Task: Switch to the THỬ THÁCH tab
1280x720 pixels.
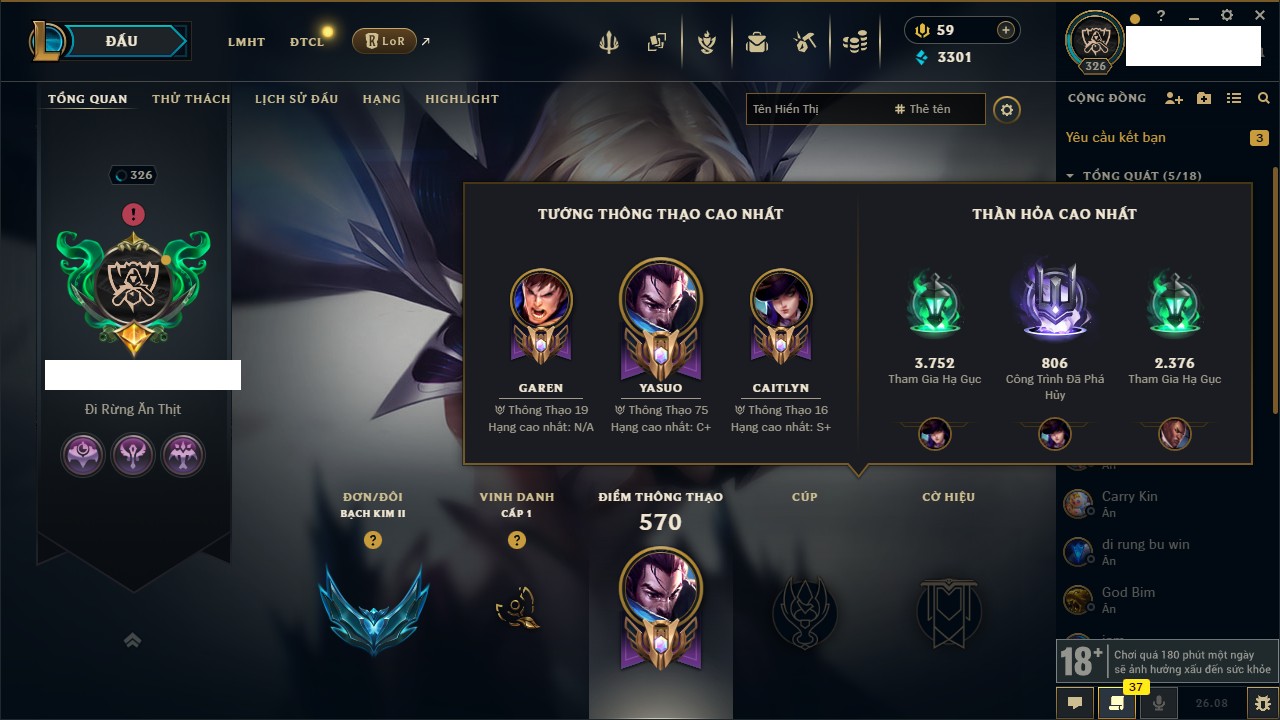Action: point(191,99)
